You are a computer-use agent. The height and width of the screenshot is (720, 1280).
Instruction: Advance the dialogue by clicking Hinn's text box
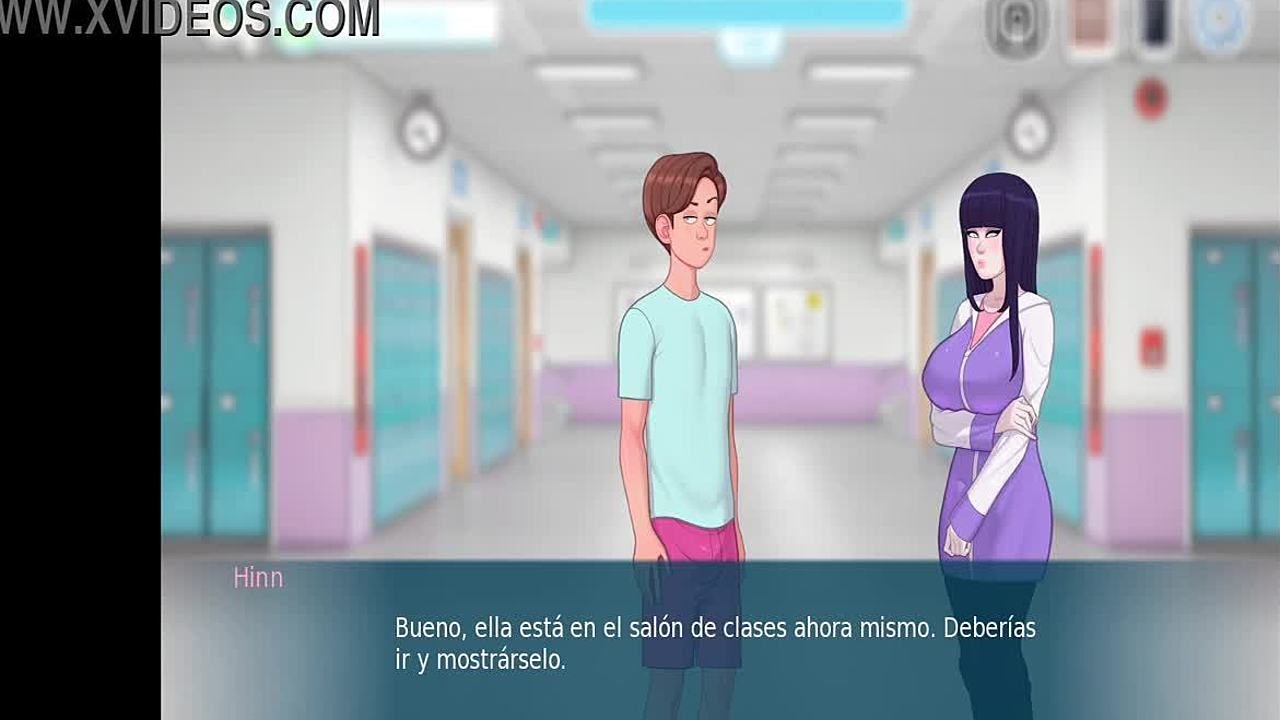(715, 644)
